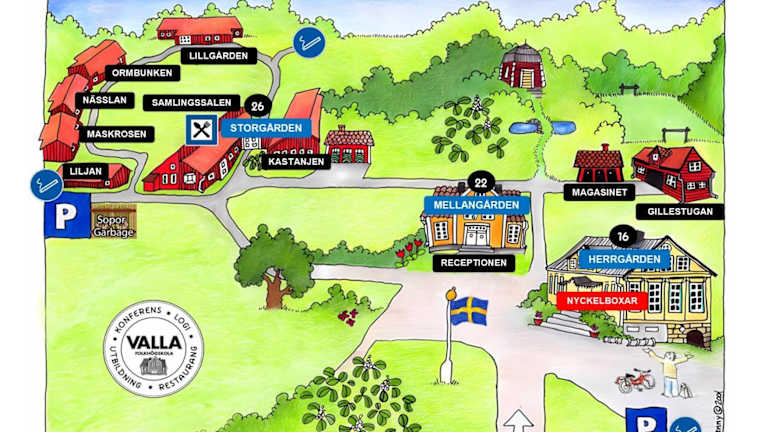Viewport: 768px width, 432px height.
Task: Select the parking icon beside the Sopor Garbage sign
Action: (66, 215)
